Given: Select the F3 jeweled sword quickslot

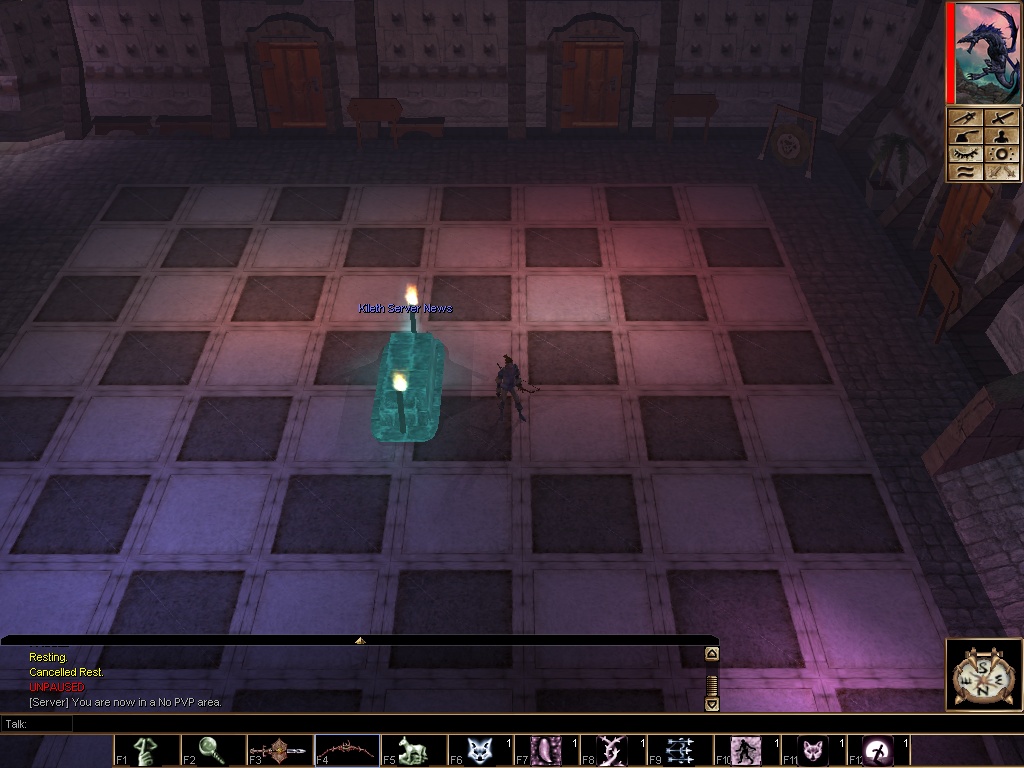Looking at the screenshot, I should click(281, 751).
